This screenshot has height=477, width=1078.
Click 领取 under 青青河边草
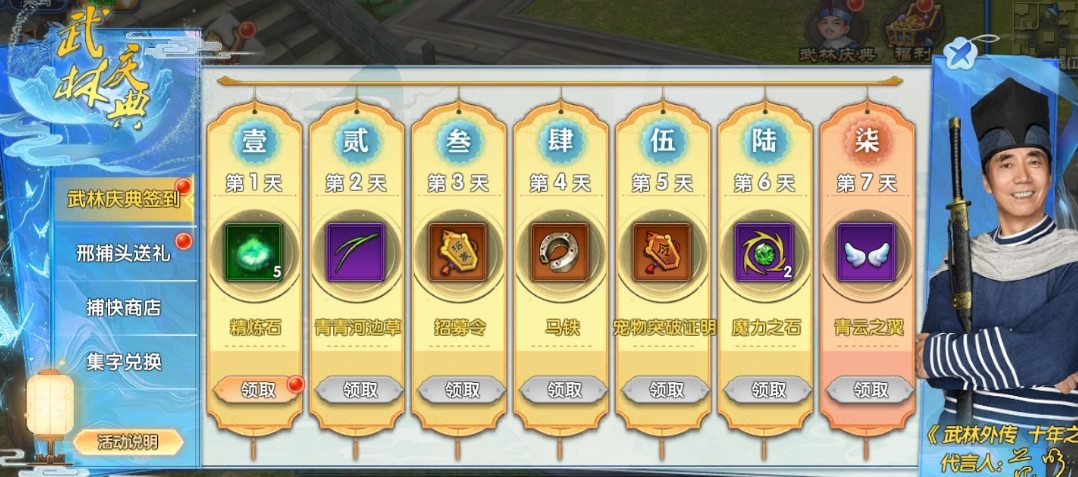(x=355, y=389)
